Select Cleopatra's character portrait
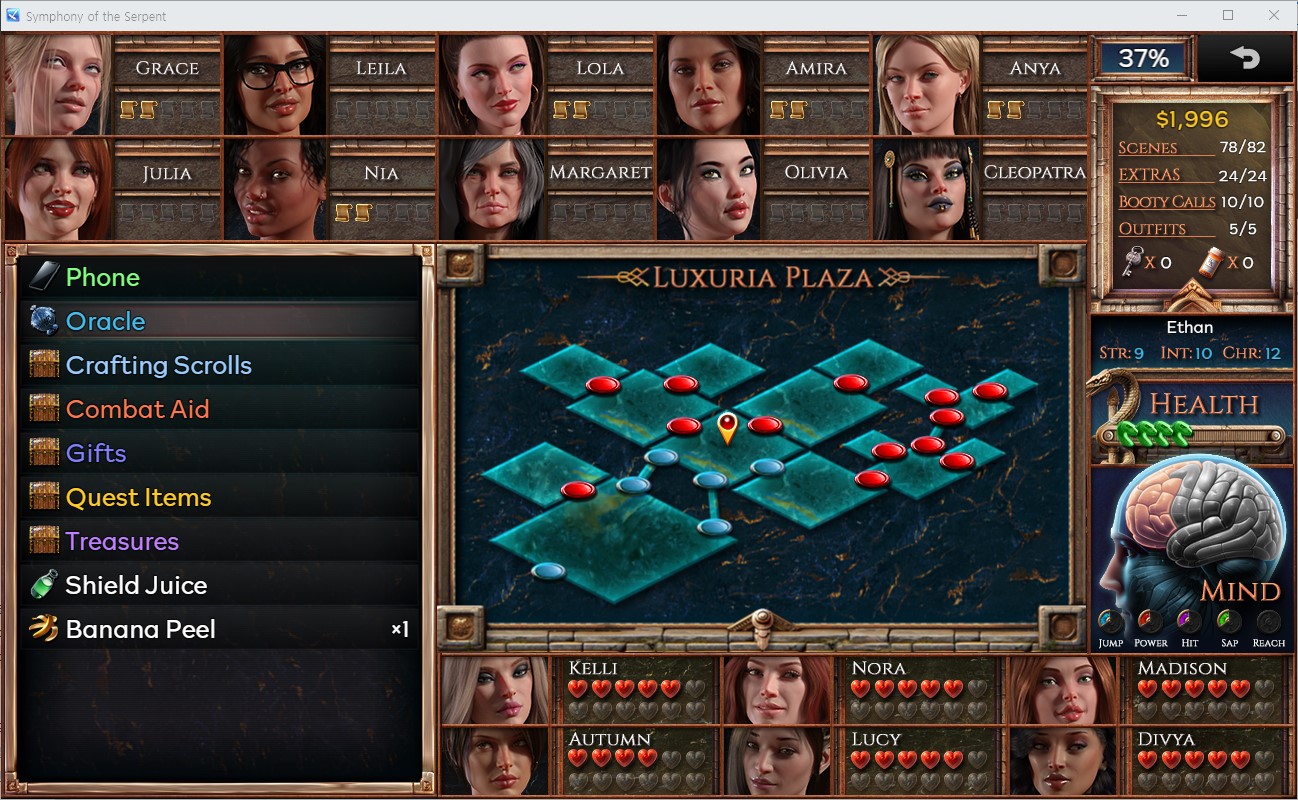 tap(926, 190)
